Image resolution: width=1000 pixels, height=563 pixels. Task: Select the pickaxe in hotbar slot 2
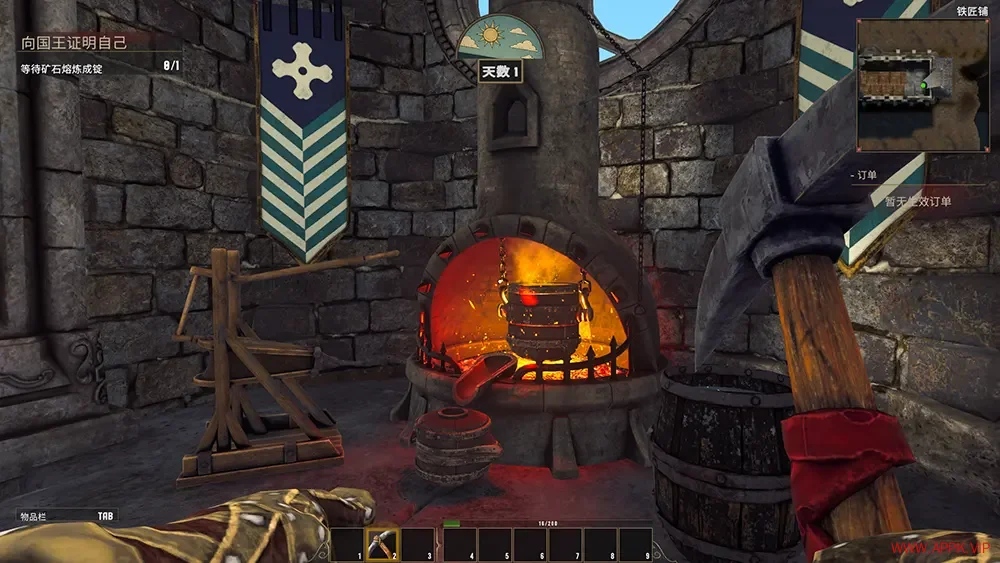[382, 544]
